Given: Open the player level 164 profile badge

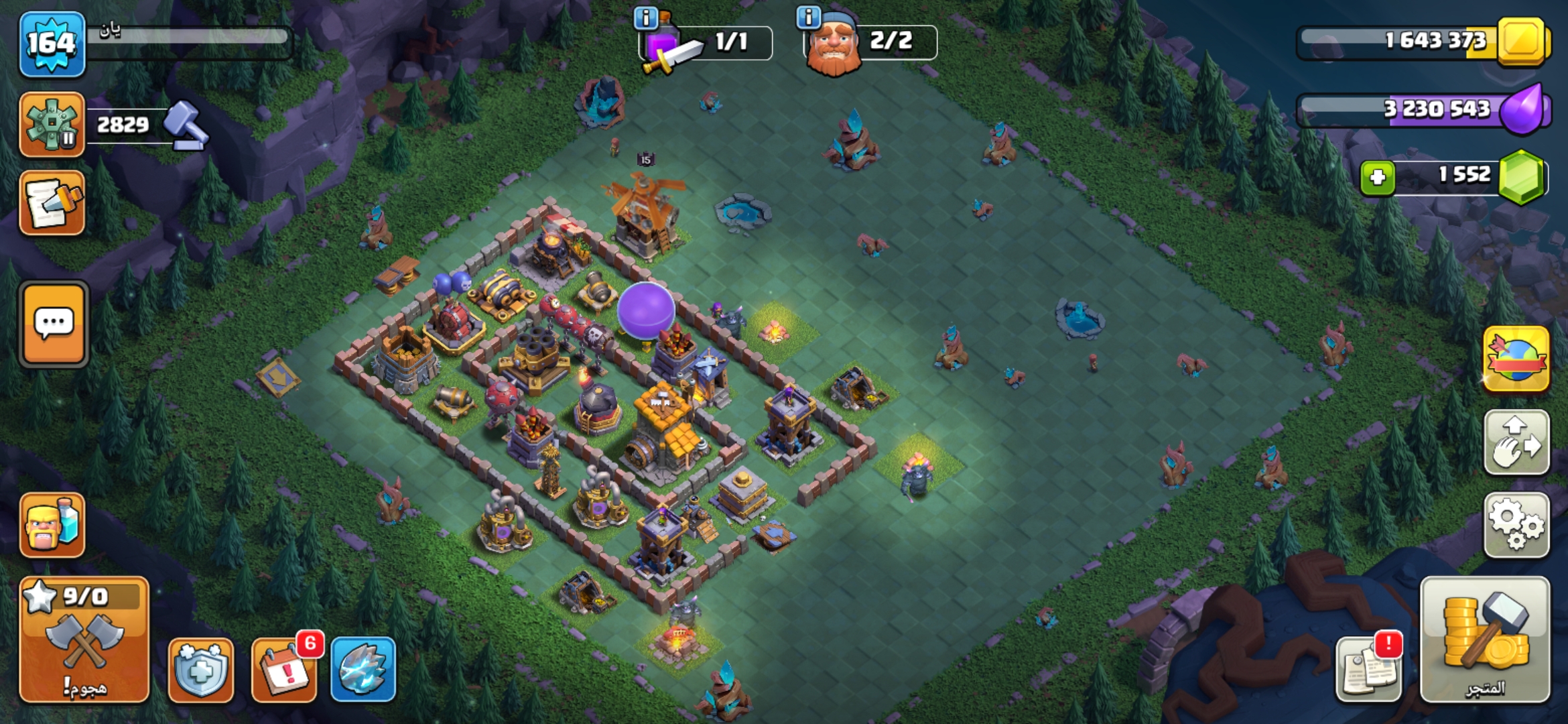Looking at the screenshot, I should 52,44.
